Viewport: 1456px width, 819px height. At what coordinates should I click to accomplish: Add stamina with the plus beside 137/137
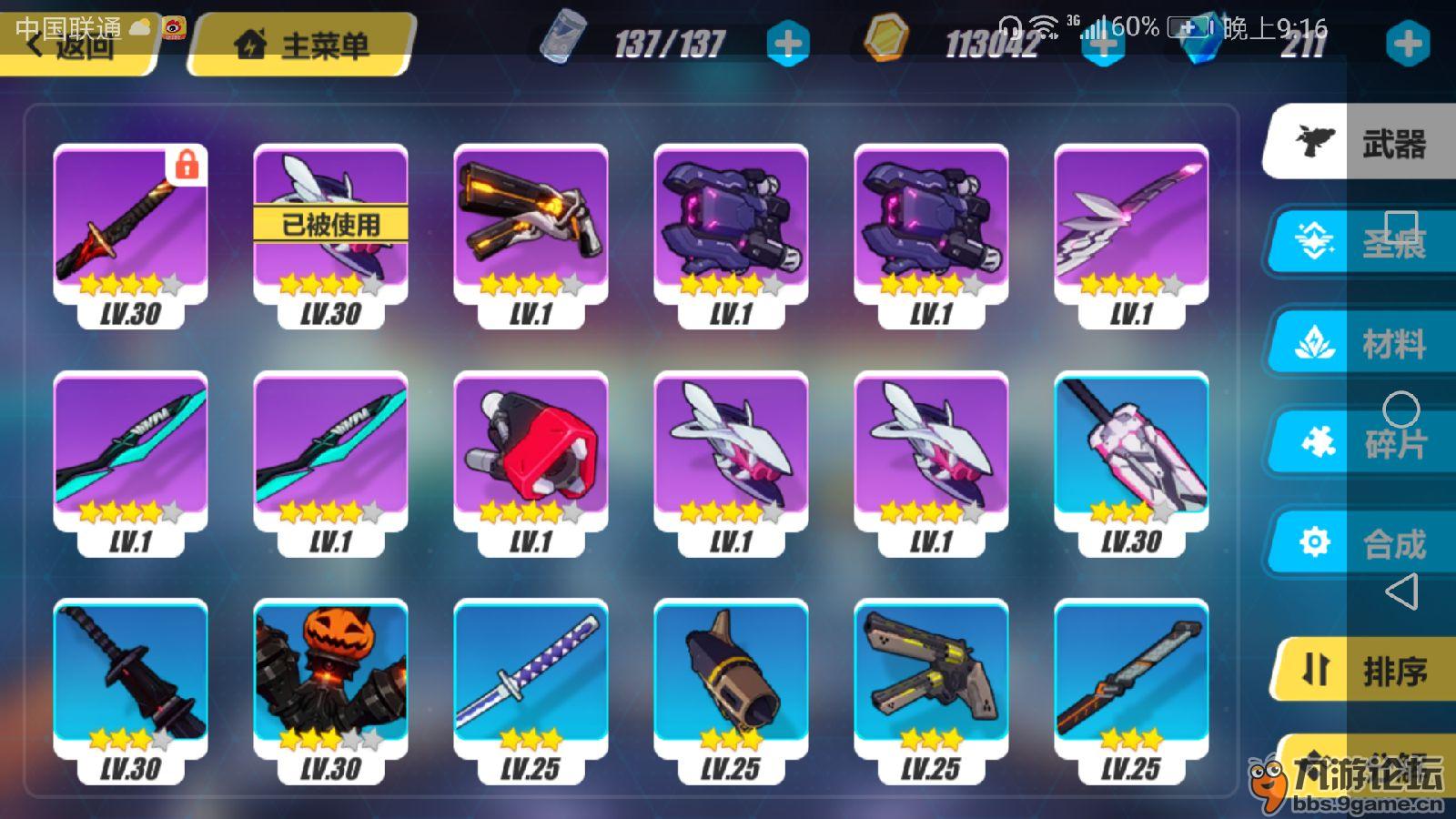click(x=788, y=44)
